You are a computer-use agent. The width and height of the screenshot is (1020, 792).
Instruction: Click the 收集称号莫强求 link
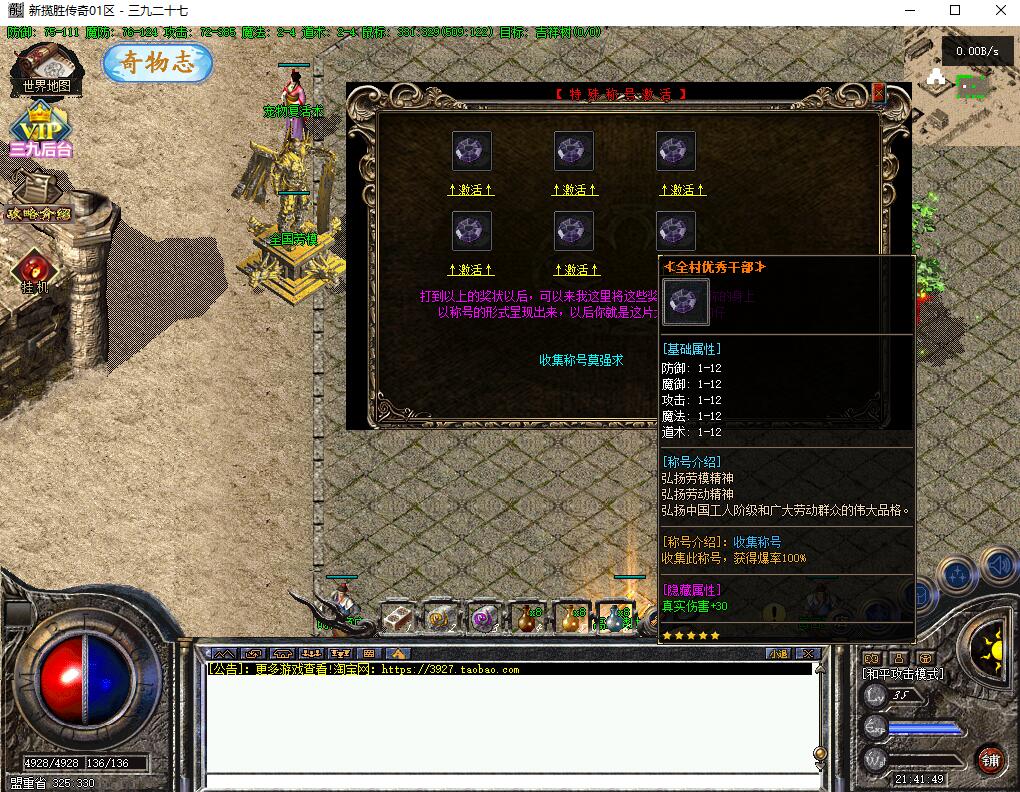581,360
